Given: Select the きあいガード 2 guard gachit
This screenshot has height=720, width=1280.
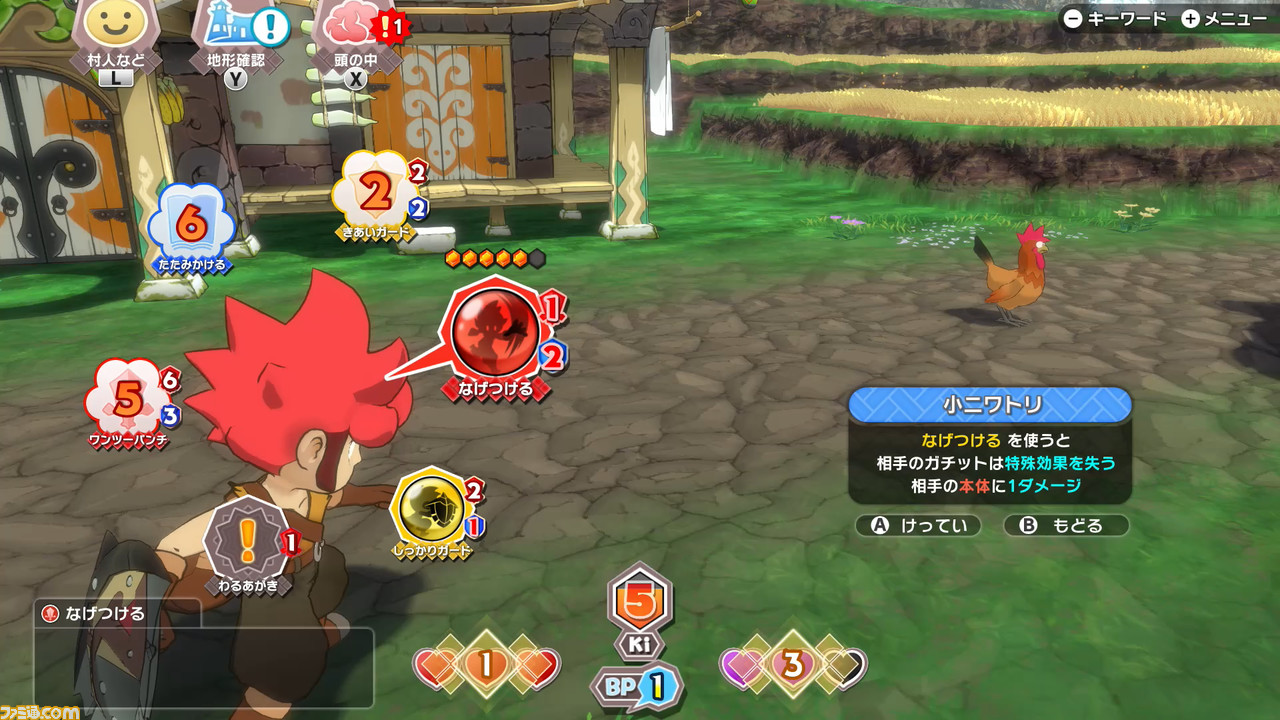Looking at the screenshot, I should click(372, 190).
